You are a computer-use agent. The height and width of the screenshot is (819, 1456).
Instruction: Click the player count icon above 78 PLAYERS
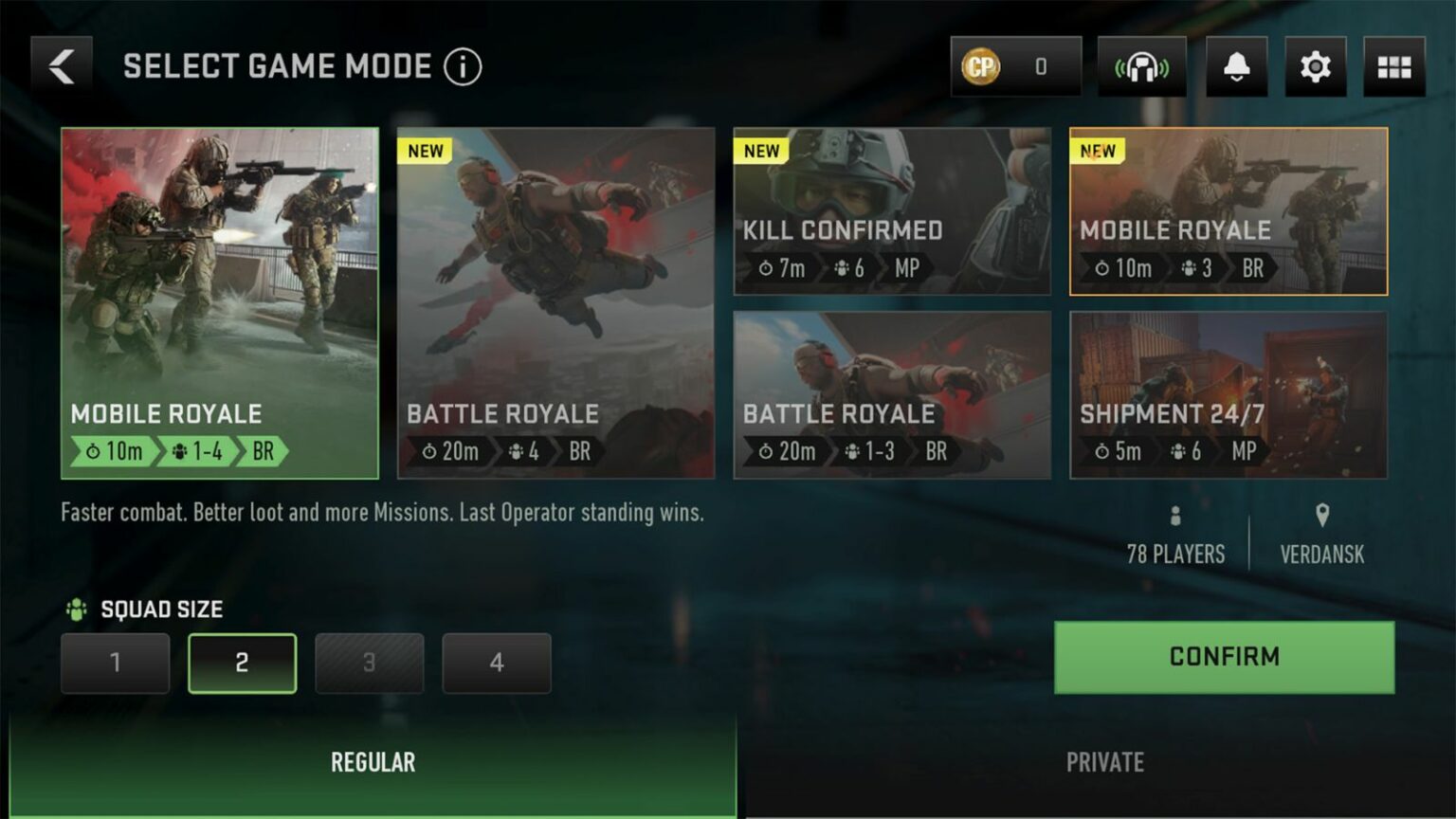tap(1175, 517)
